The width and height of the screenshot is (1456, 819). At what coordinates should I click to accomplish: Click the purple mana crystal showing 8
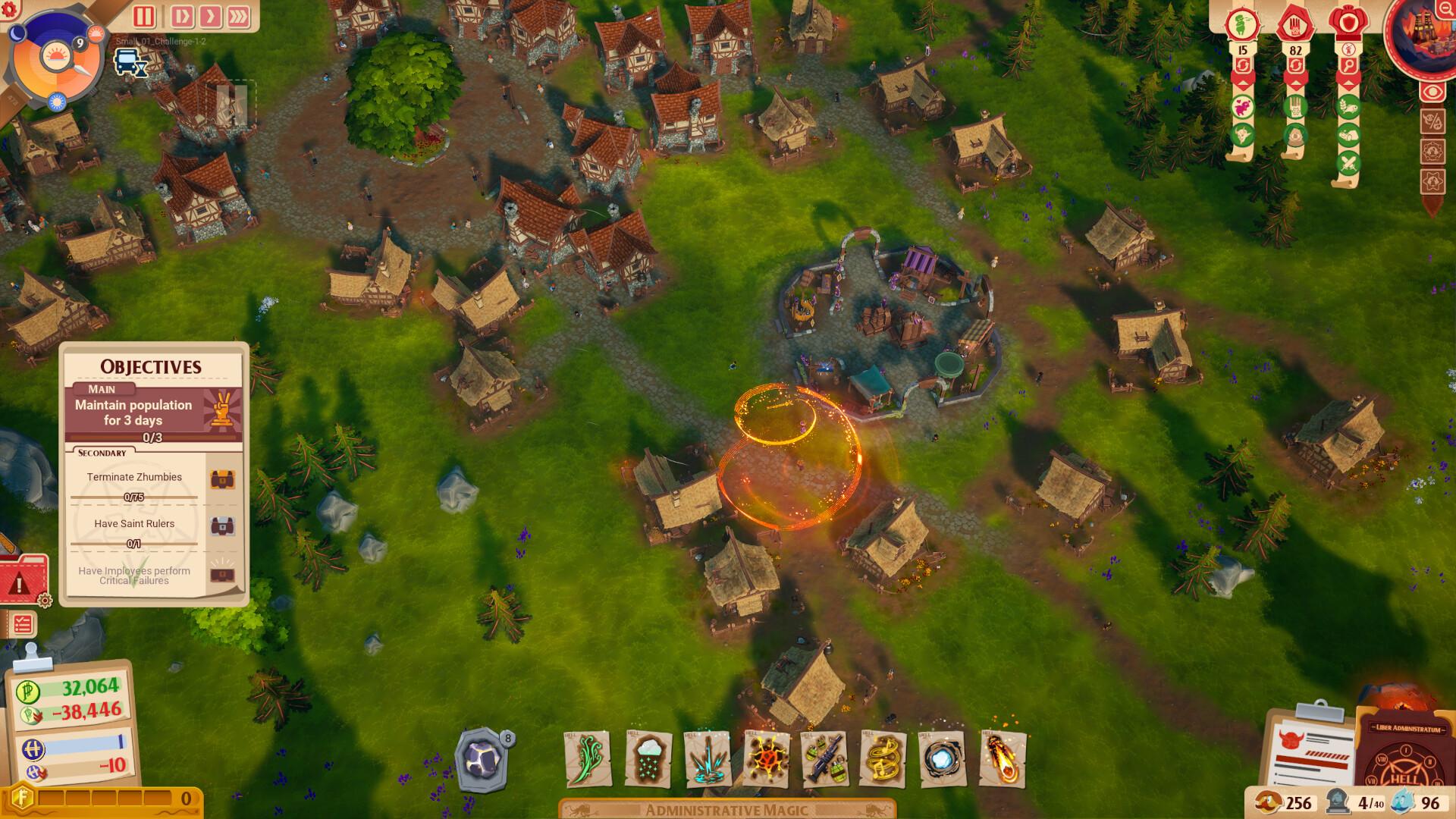(x=480, y=757)
